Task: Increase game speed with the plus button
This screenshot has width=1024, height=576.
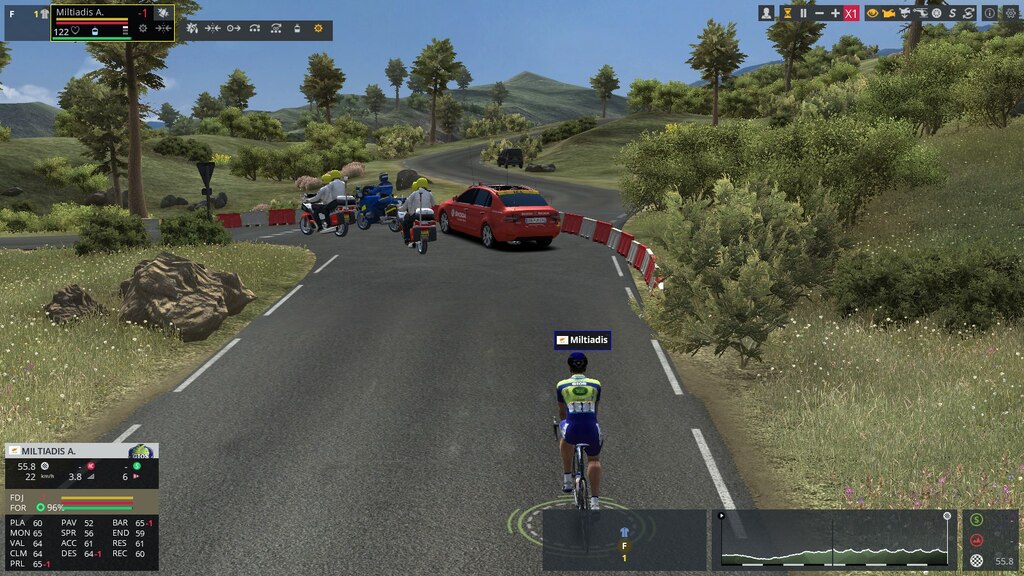Action: point(835,13)
